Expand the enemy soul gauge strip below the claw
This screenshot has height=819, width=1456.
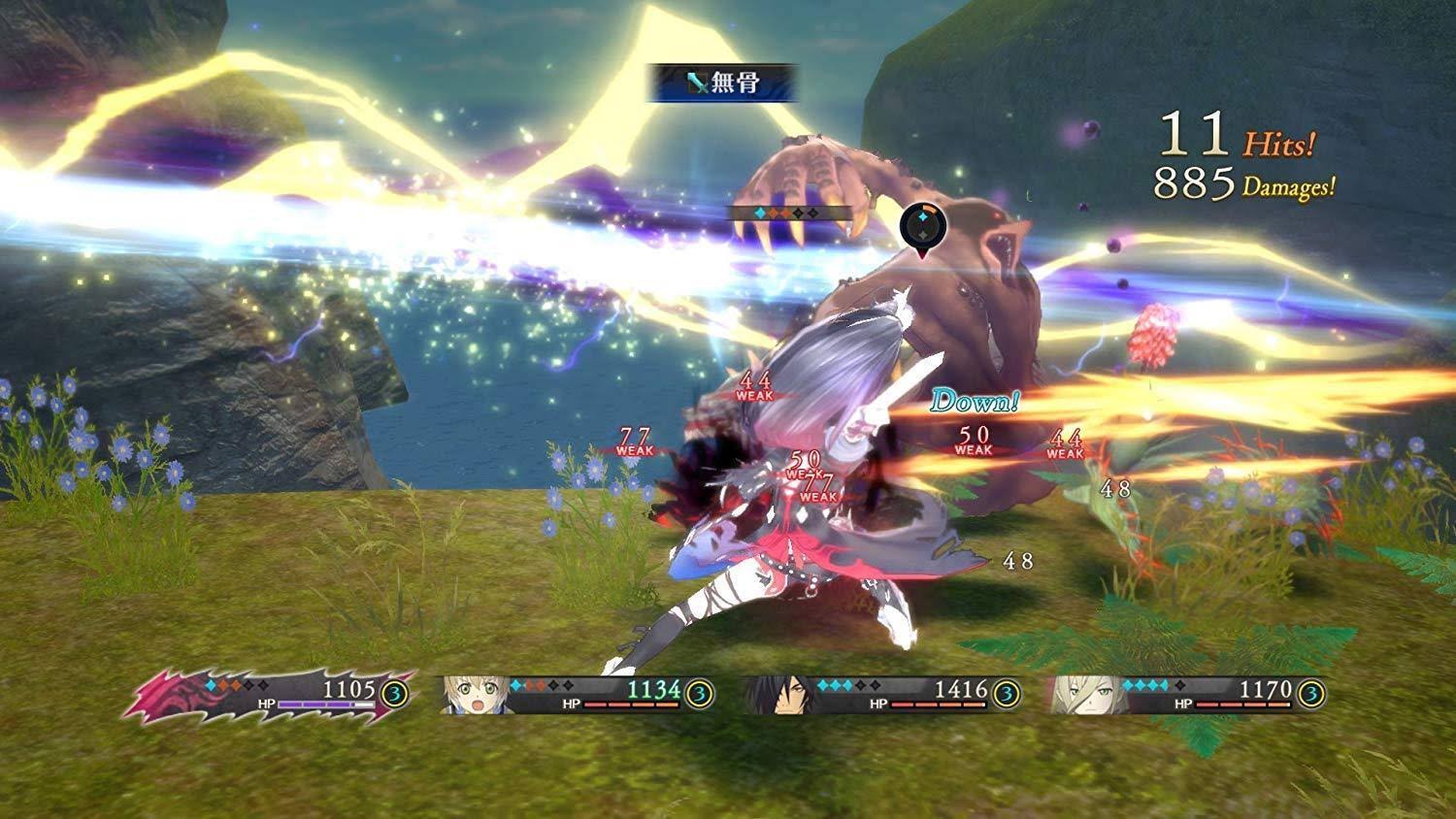786,212
